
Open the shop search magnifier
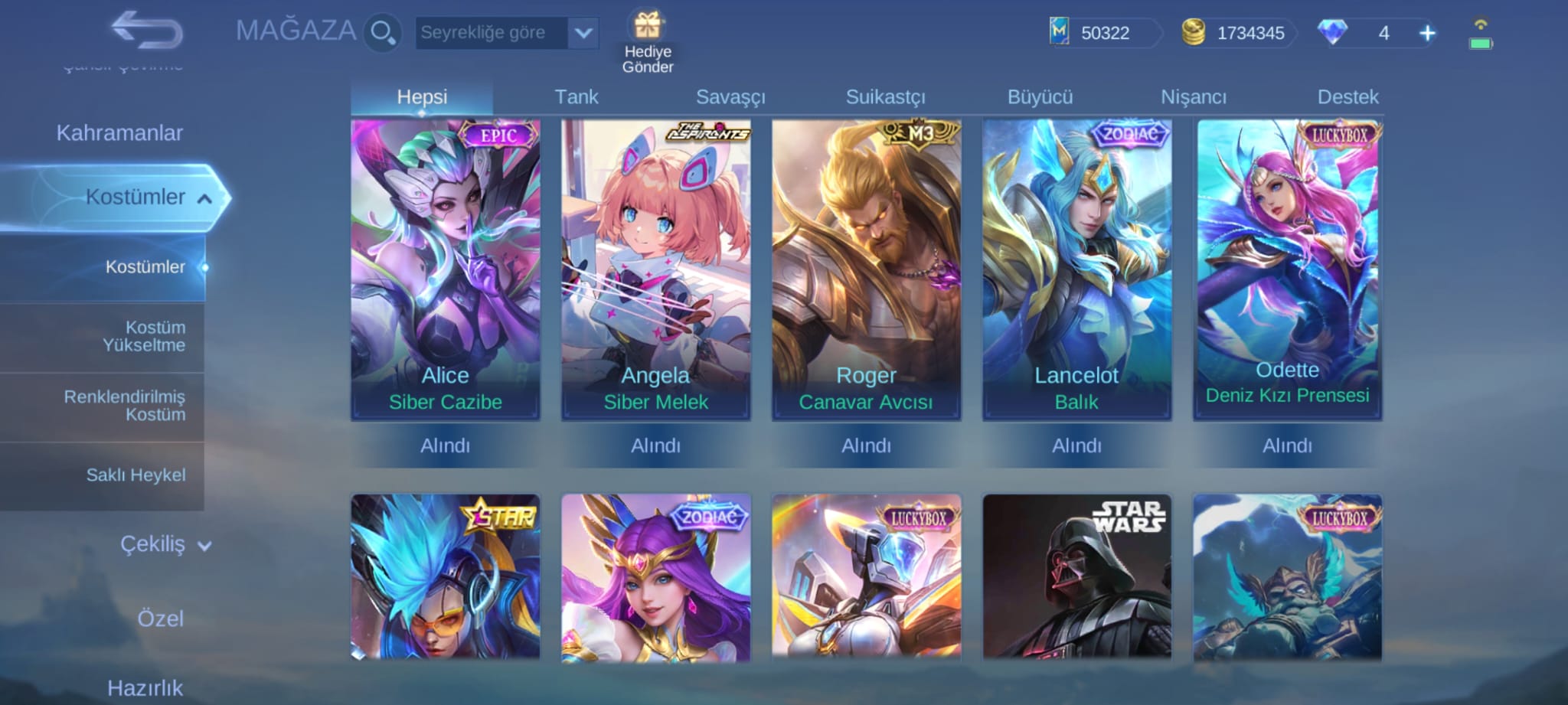point(381,33)
